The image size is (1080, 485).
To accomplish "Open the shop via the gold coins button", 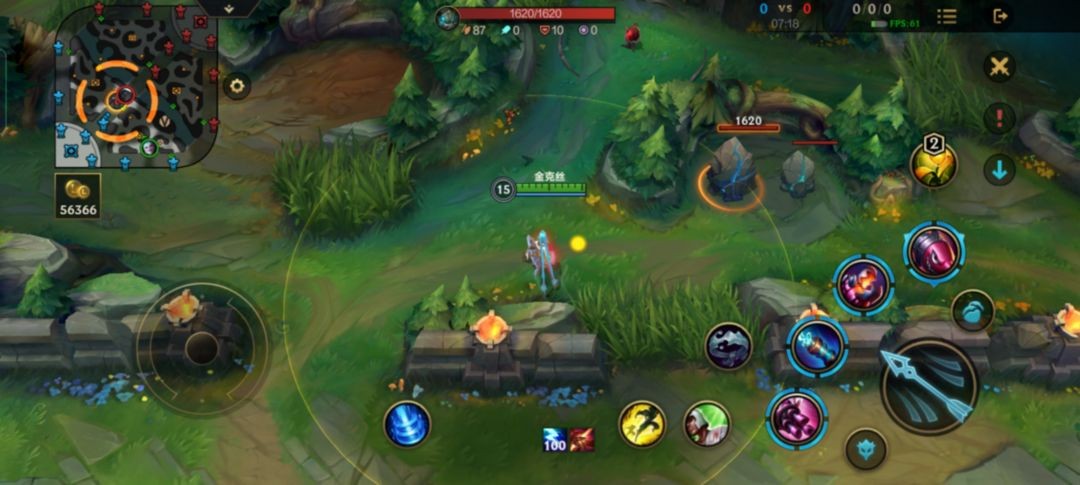I will pyautogui.click(x=78, y=196).
